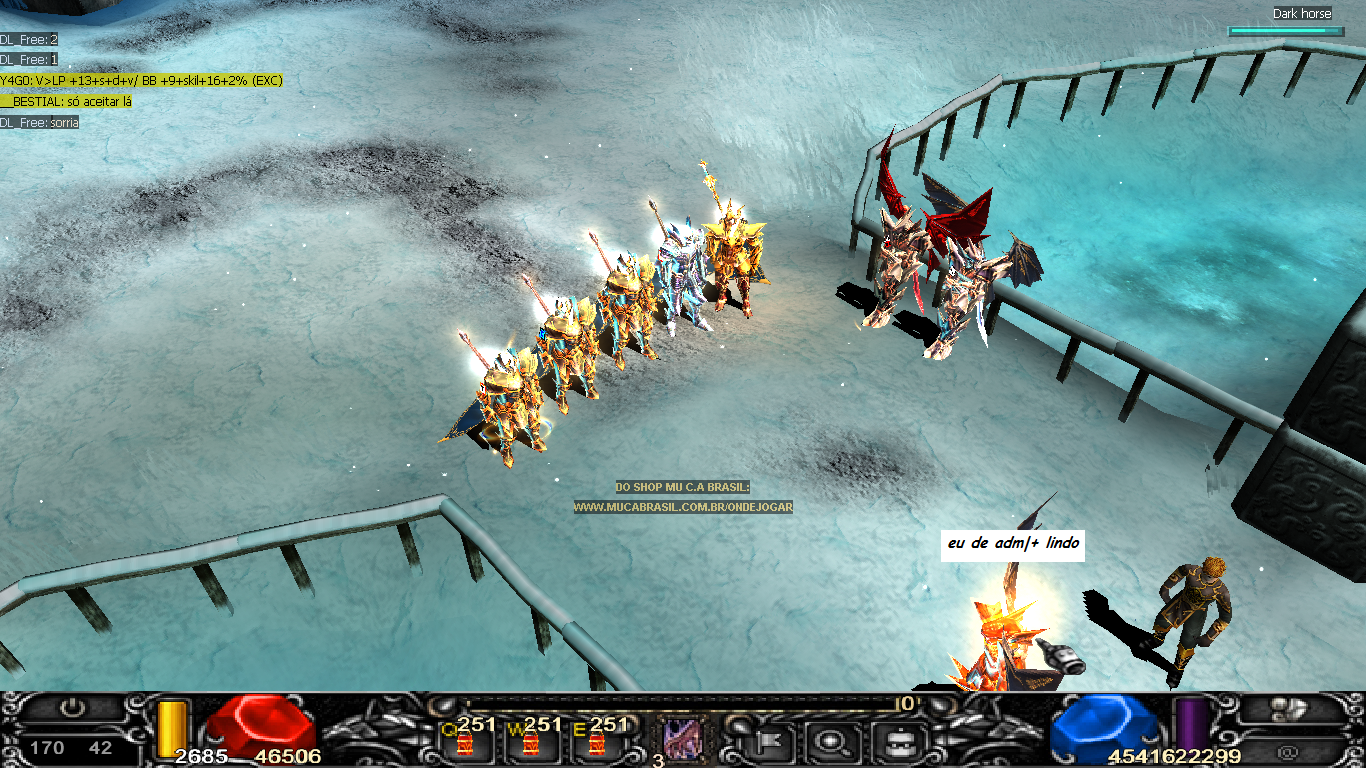The height and width of the screenshot is (768, 1366).
Task: Use the potion in the W slot
Action: 531,743
